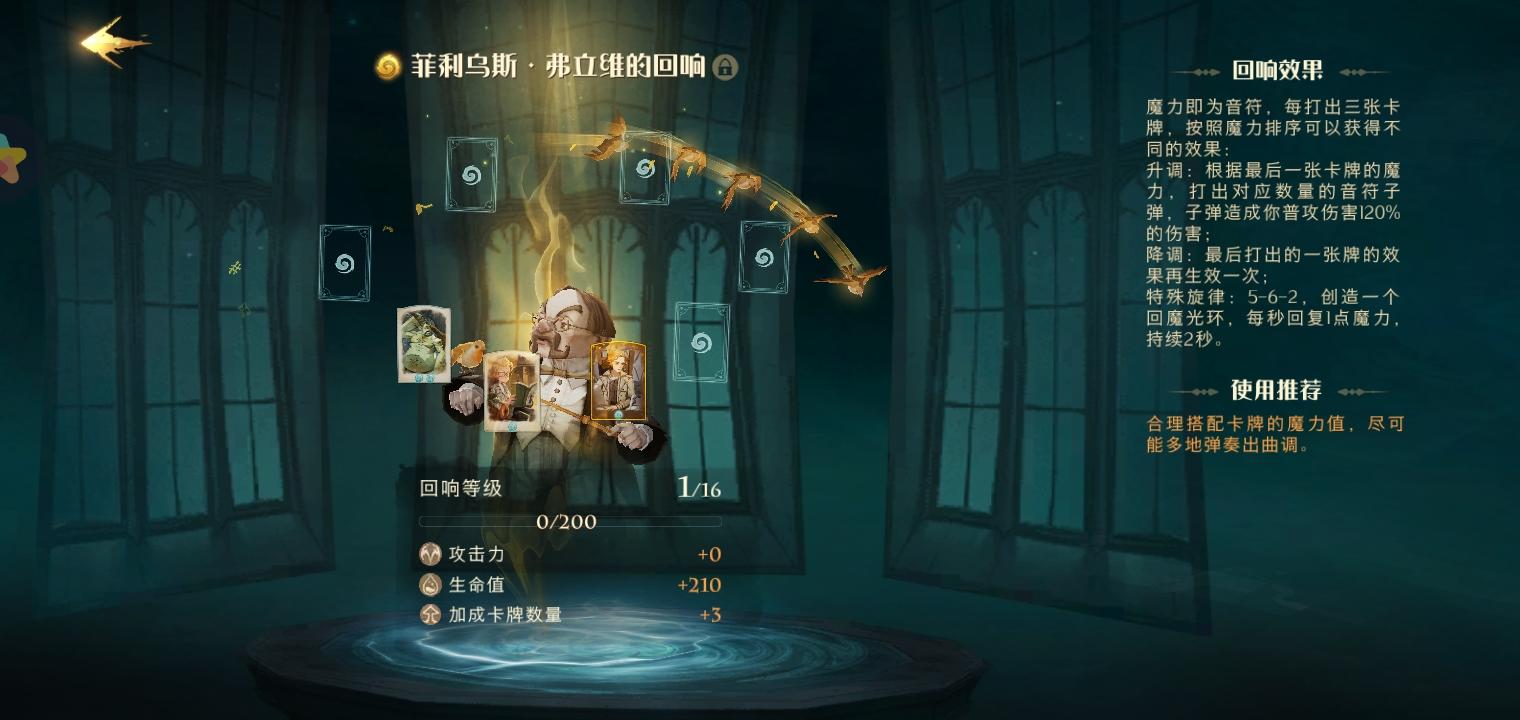This screenshot has height=720, width=1520.
Task: Click the 生命值 health stat icon
Action: pyautogui.click(x=429, y=582)
